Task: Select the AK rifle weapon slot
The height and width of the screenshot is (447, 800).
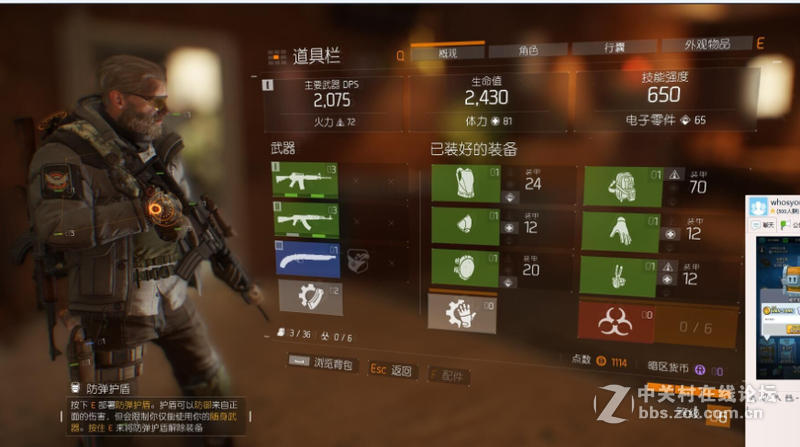Action: pyautogui.click(x=305, y=219)
